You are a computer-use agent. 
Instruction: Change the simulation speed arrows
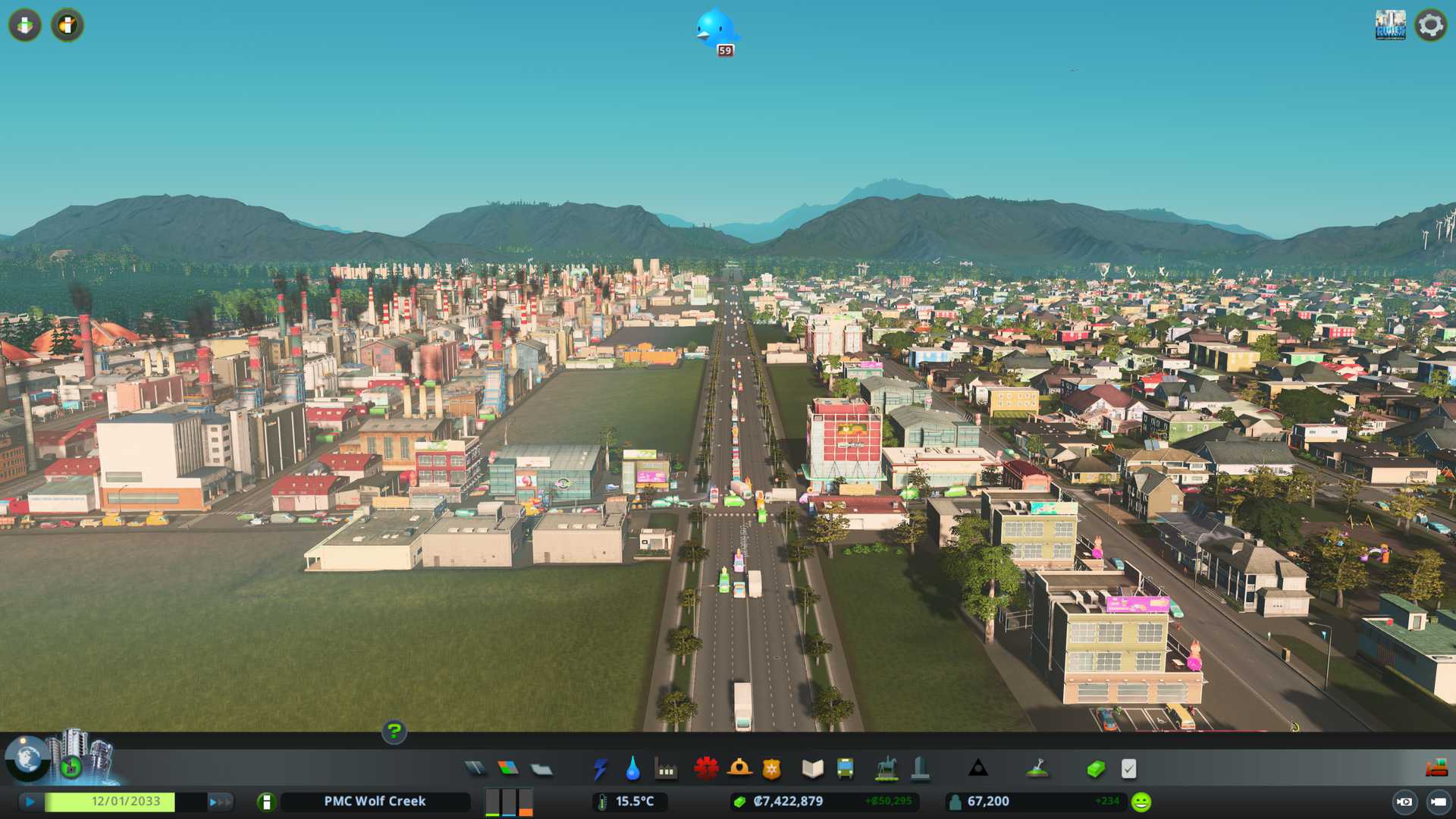(219, 802)
